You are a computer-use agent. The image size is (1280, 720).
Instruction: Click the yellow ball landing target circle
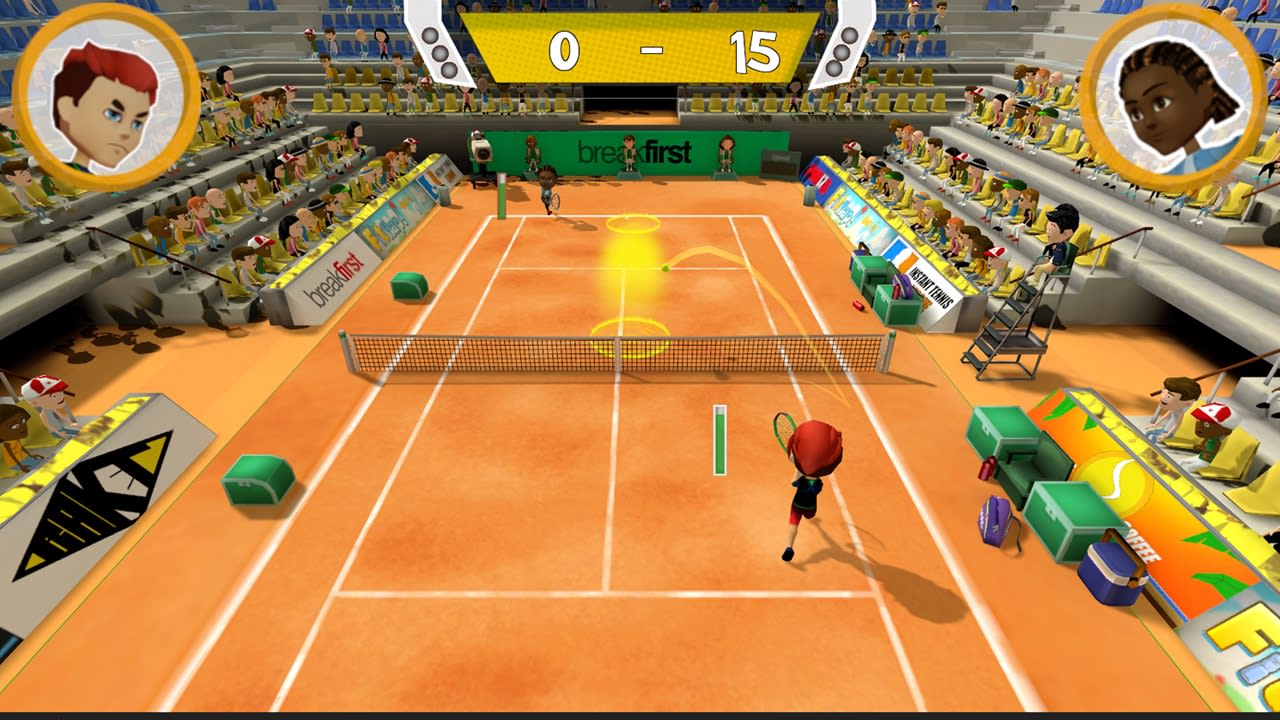click(x=631, y=226)
